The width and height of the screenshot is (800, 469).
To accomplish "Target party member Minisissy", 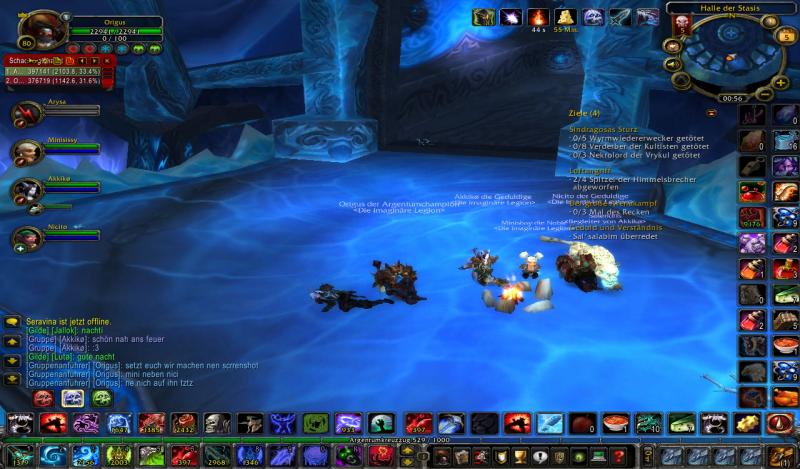I will (27, 151).
